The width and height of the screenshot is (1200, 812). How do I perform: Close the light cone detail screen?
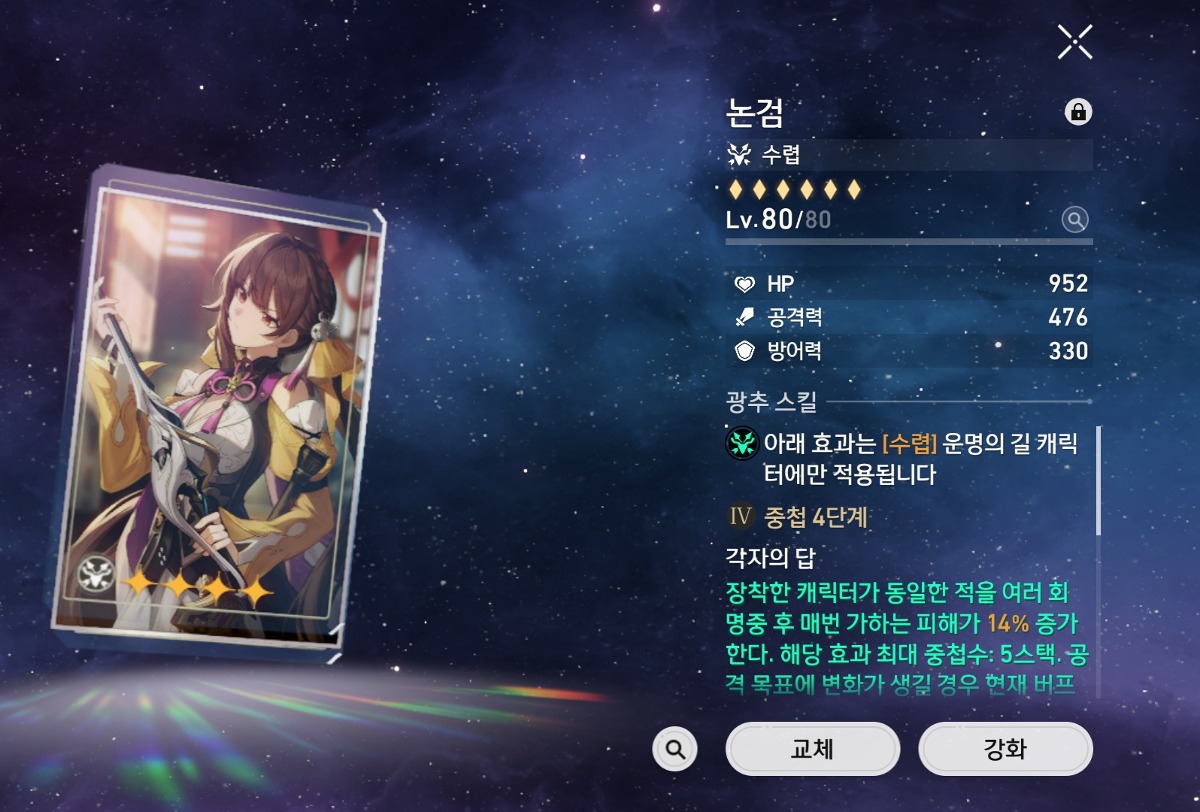(x=1075, y=42)
